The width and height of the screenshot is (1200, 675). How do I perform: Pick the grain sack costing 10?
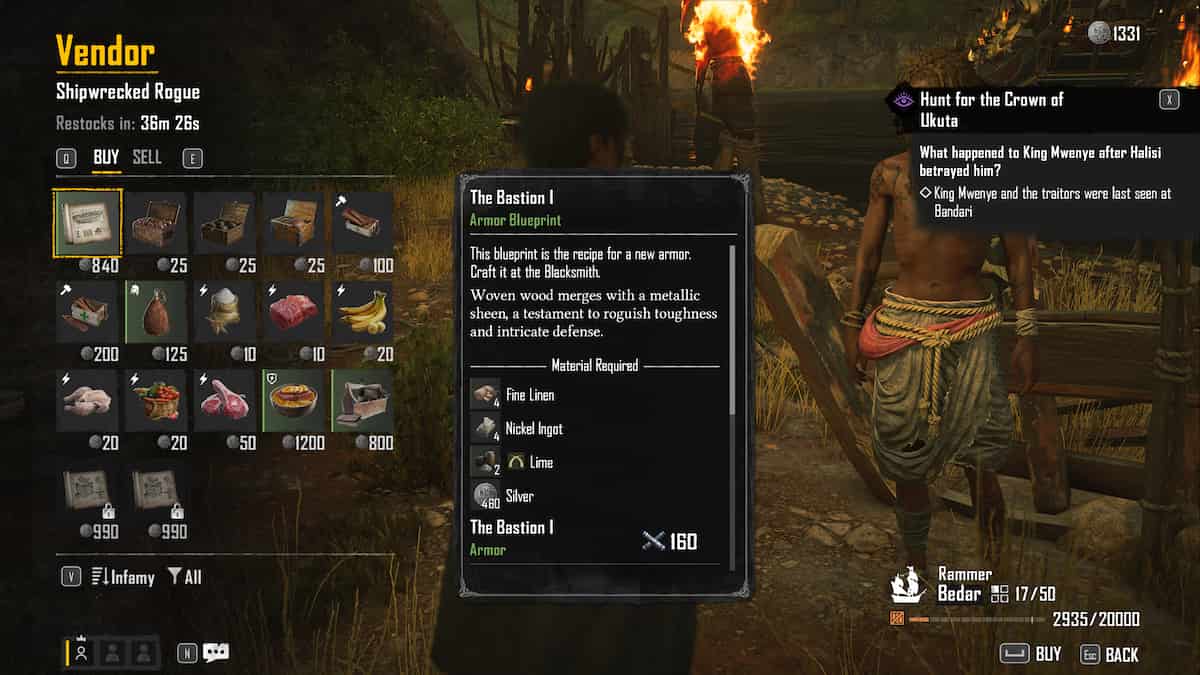pos(225,312)
